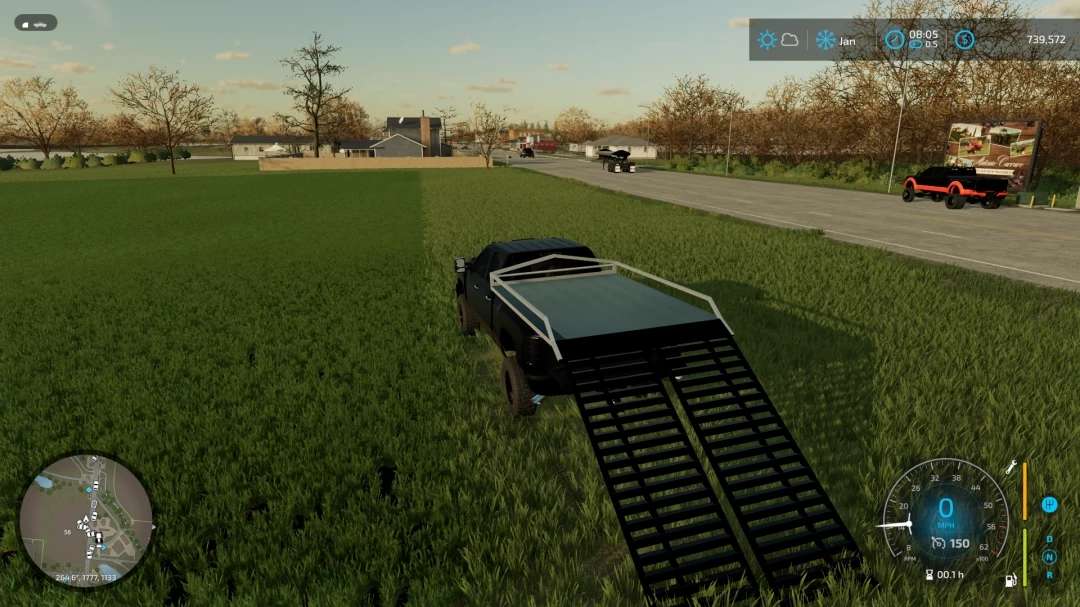1080x607 pixels.
Task: Click the sun weather forecast icon
Action: 767,40
